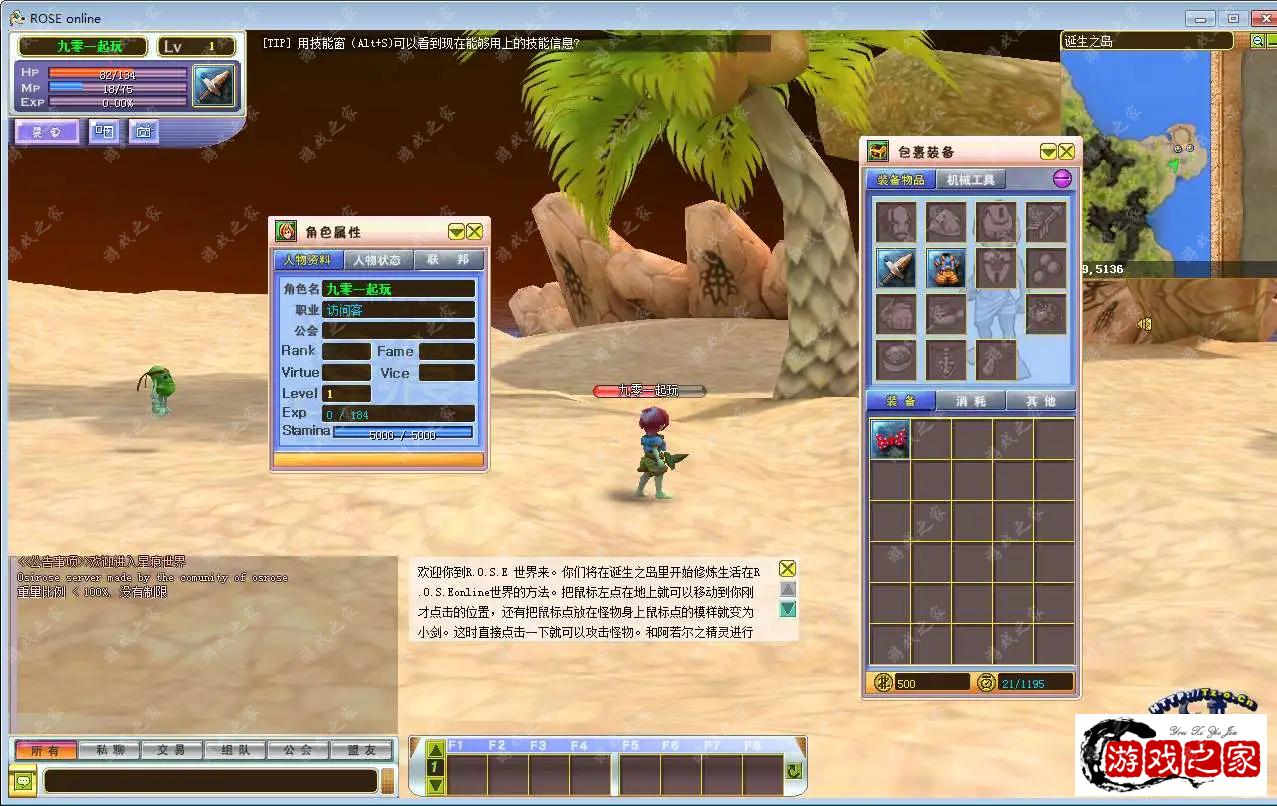Minimize the 包裹装备 inventory window

1048,151
